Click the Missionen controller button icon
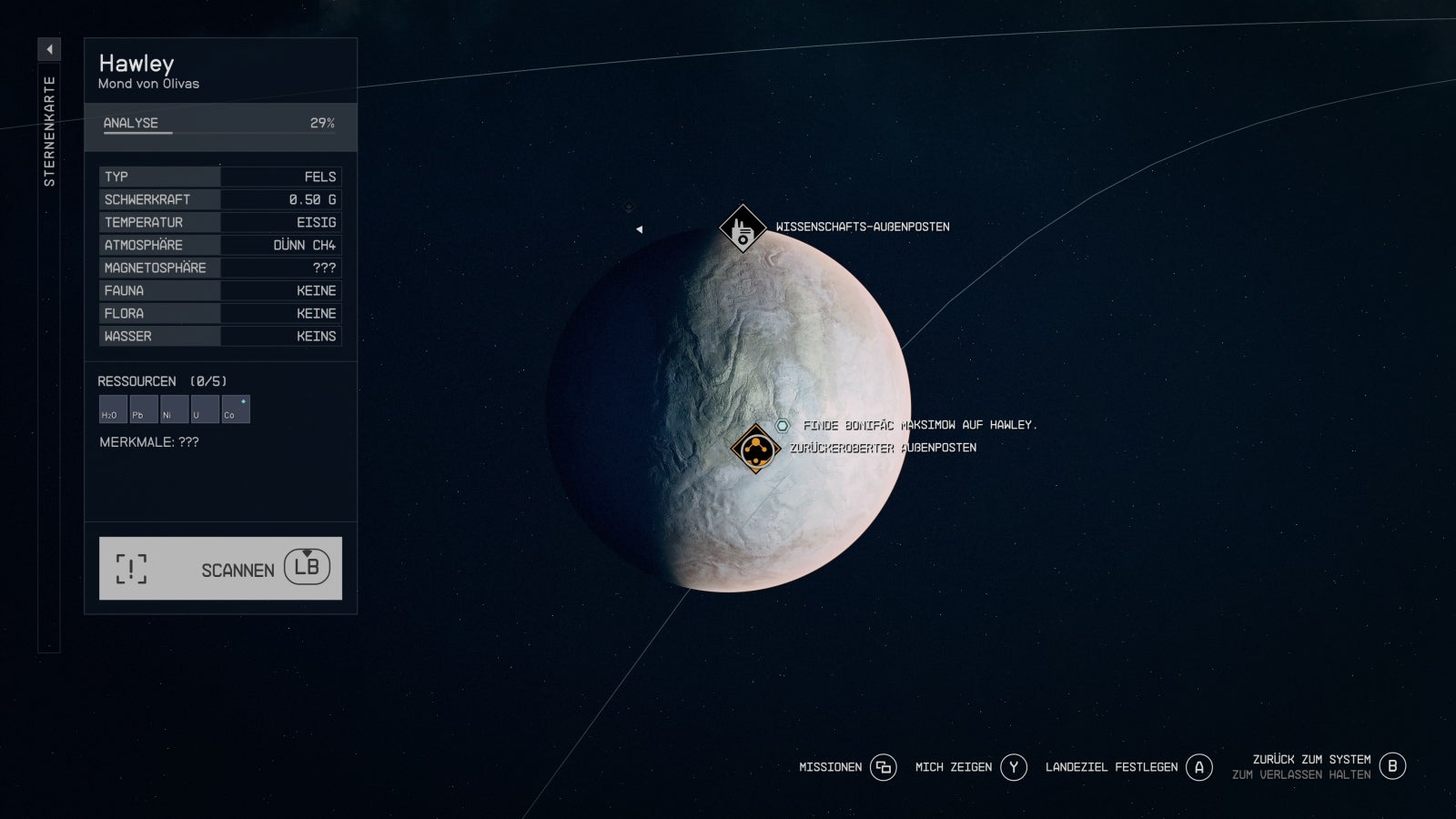This screenshot has width=1456, height=819. [881, 767]
